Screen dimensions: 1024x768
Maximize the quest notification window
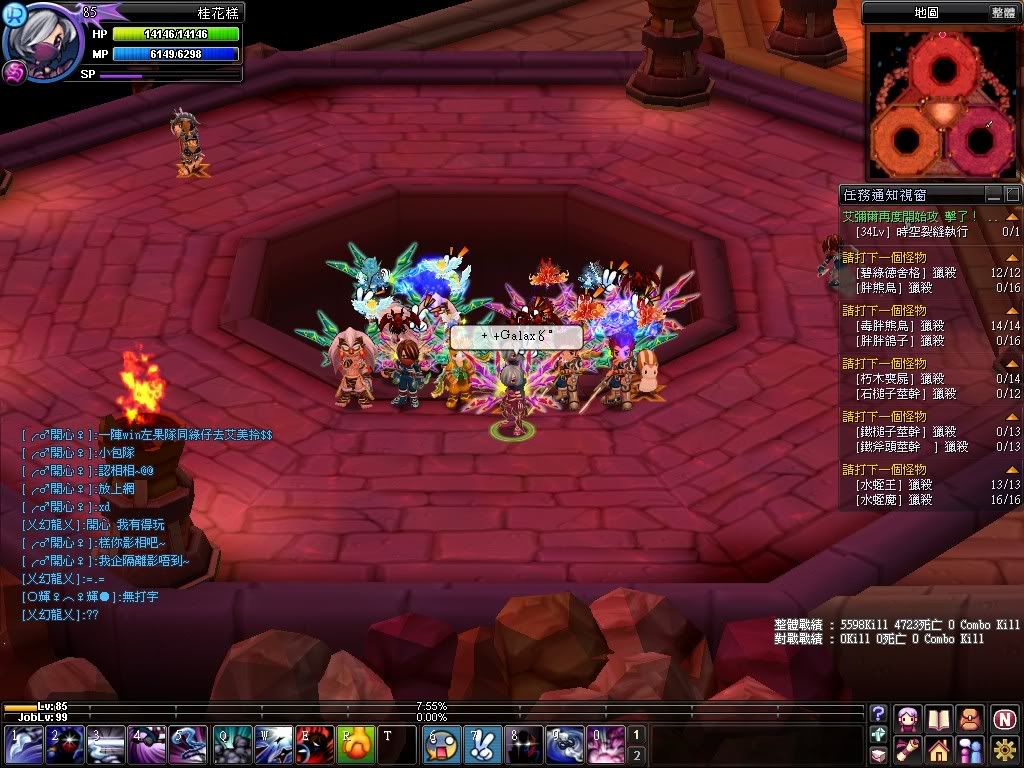tap(1012, 194)
